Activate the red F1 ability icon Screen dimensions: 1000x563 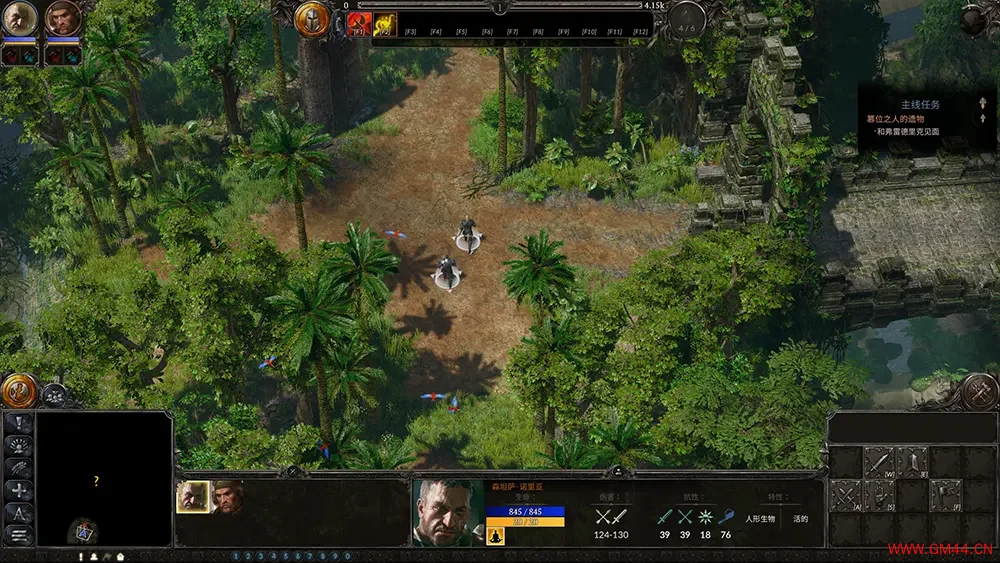point(359,25)
